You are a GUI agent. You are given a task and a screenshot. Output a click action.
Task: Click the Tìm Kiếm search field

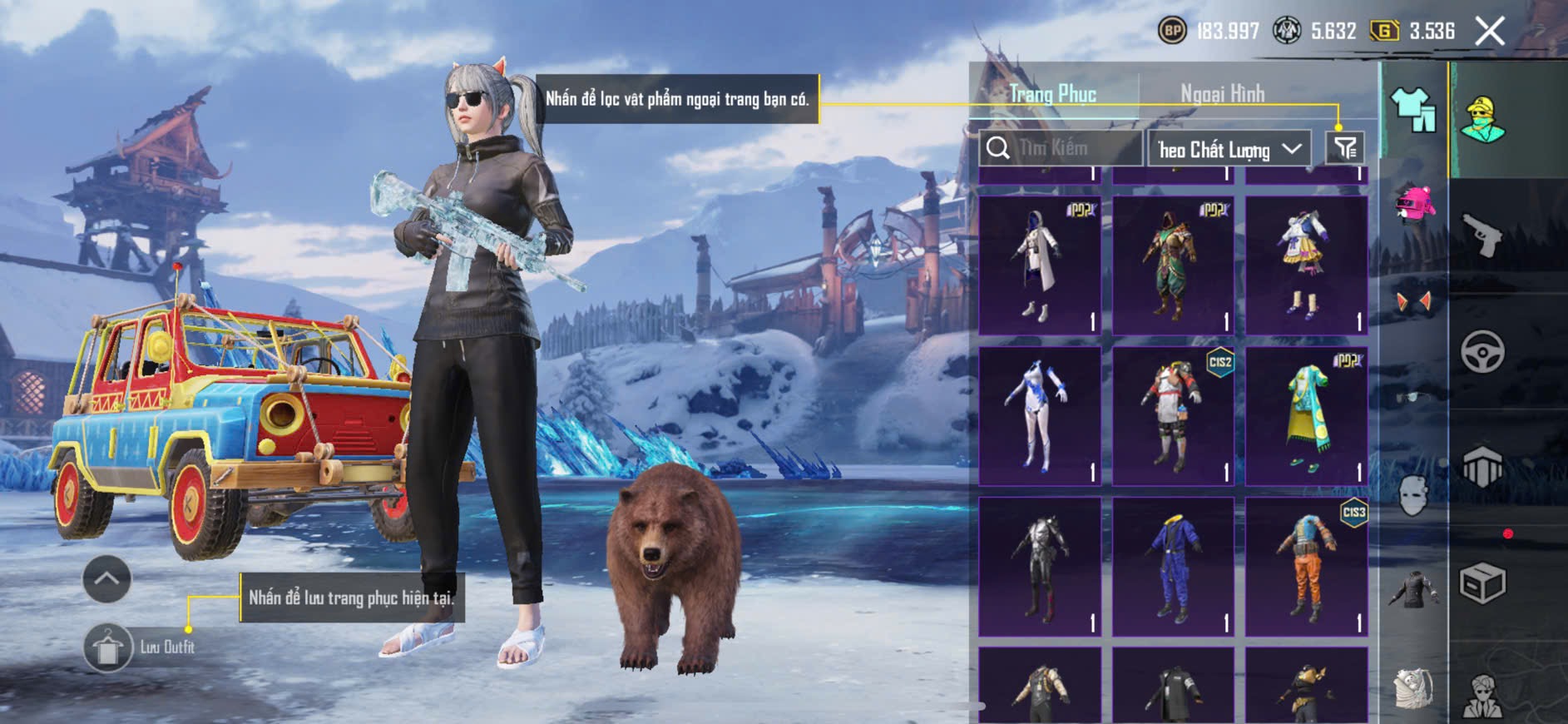tap(1061, 148)
